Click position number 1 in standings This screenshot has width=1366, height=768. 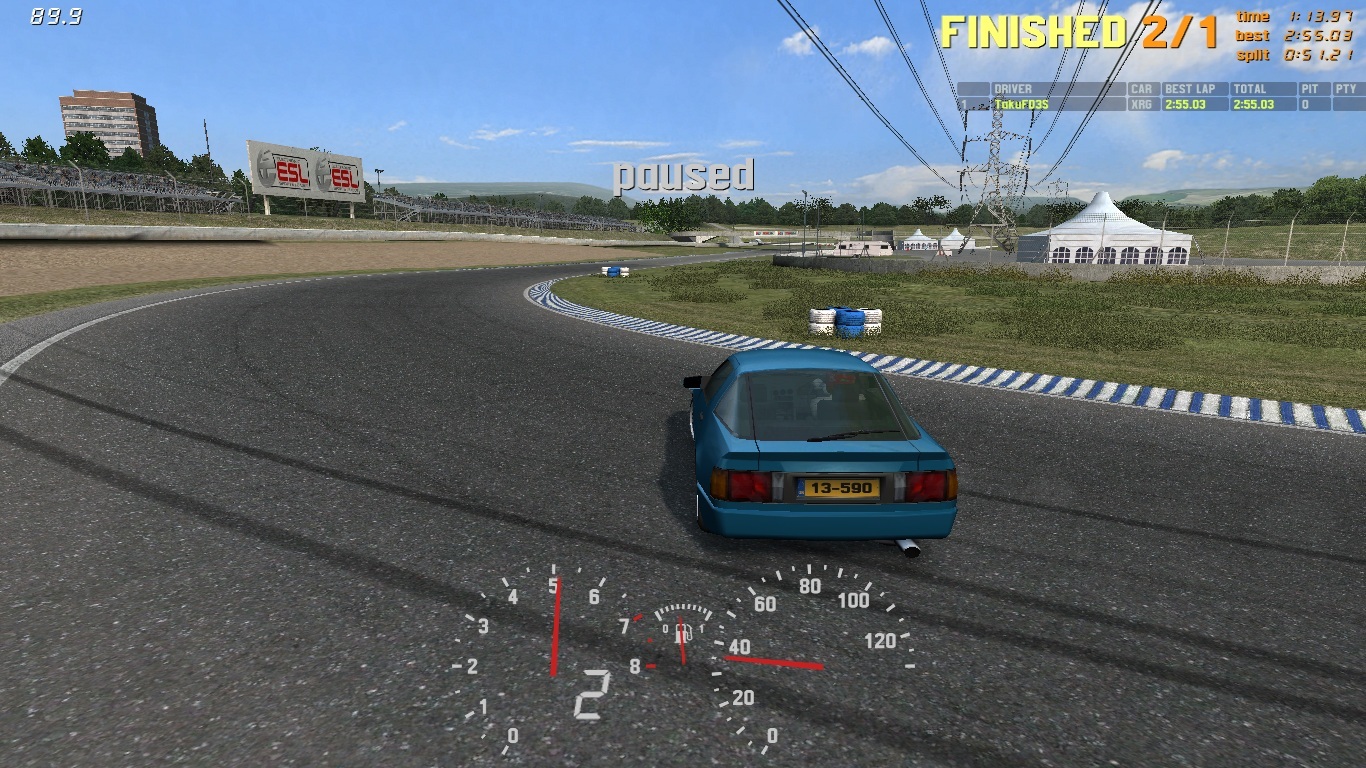[x=963, y=102]
